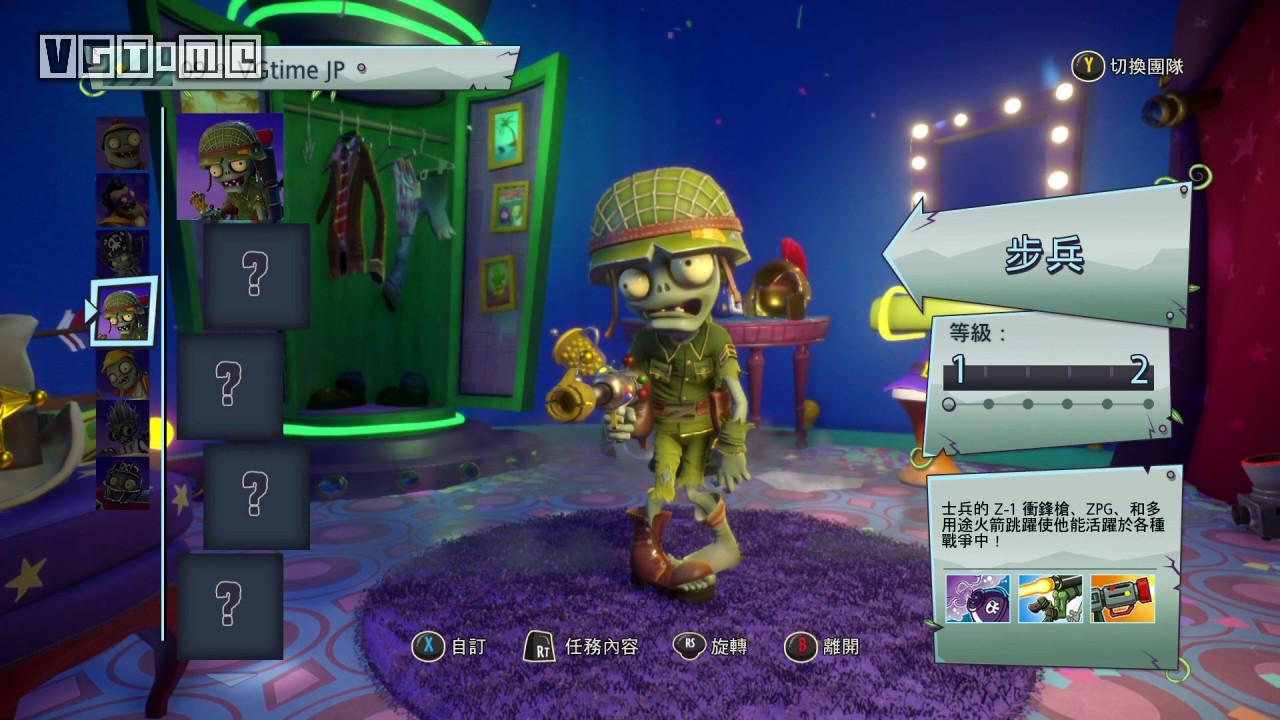Switch to the Engineer hard-hat portrait
1280x720 pixels.
tap(123, 372)
